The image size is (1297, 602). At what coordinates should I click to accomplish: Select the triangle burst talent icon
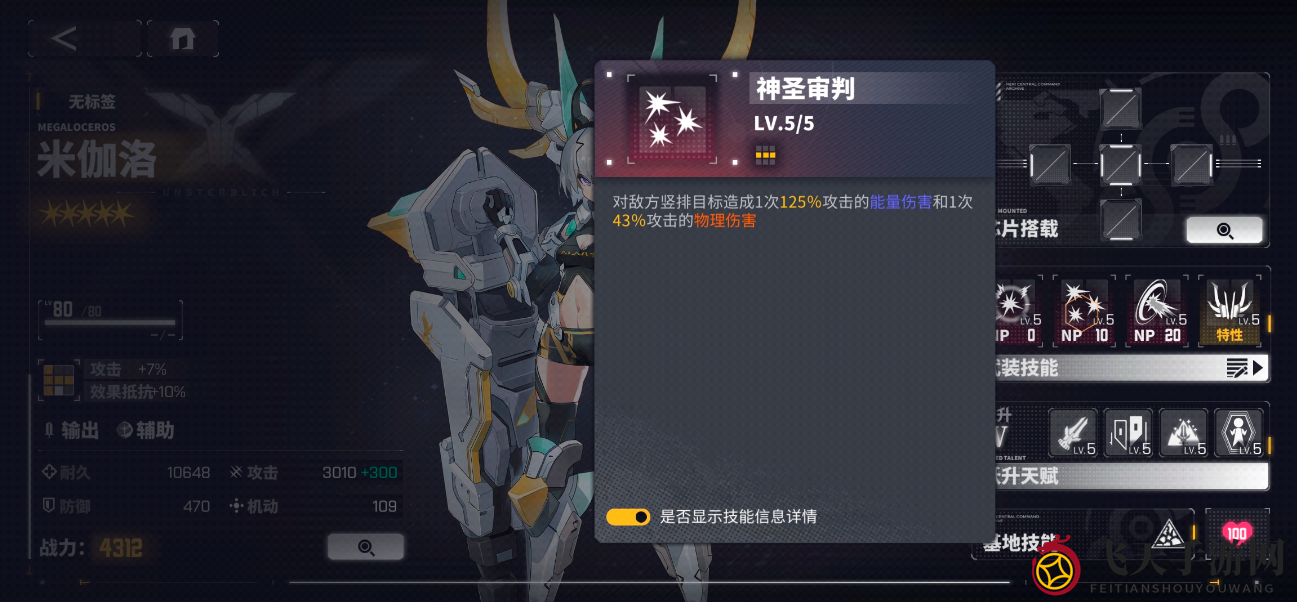[1184, 433]
